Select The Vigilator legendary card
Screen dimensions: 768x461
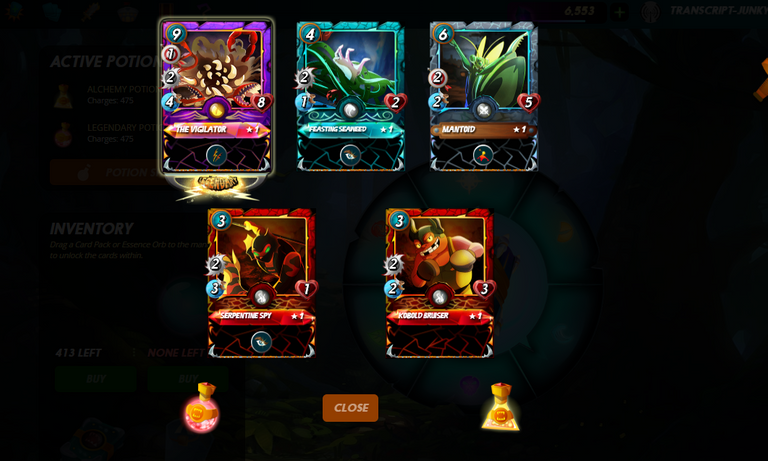(x=216, y=96)
